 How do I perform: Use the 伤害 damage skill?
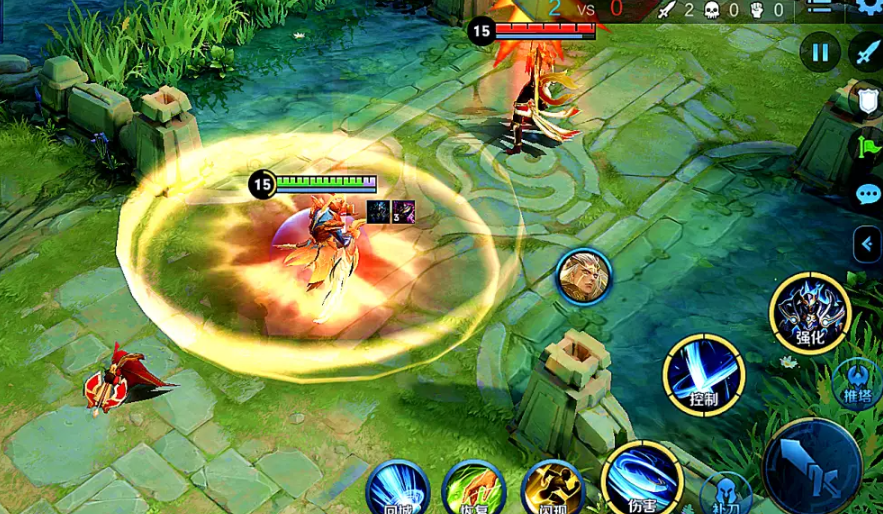click(x=642, y=478)
